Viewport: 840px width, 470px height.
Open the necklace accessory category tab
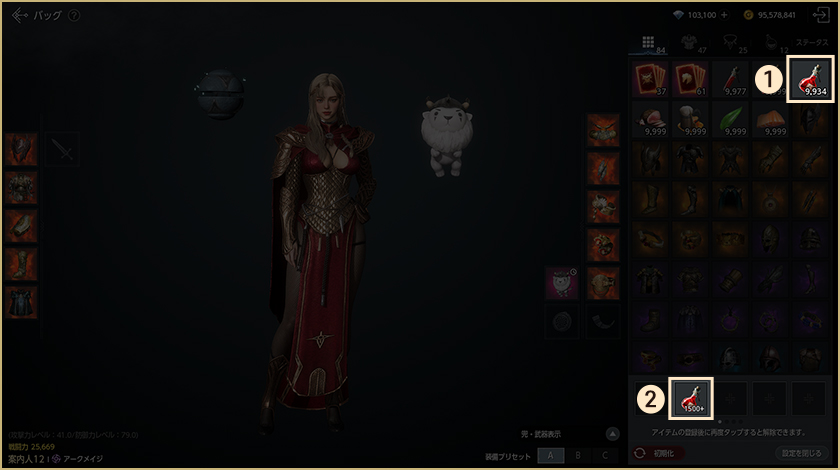730,43
